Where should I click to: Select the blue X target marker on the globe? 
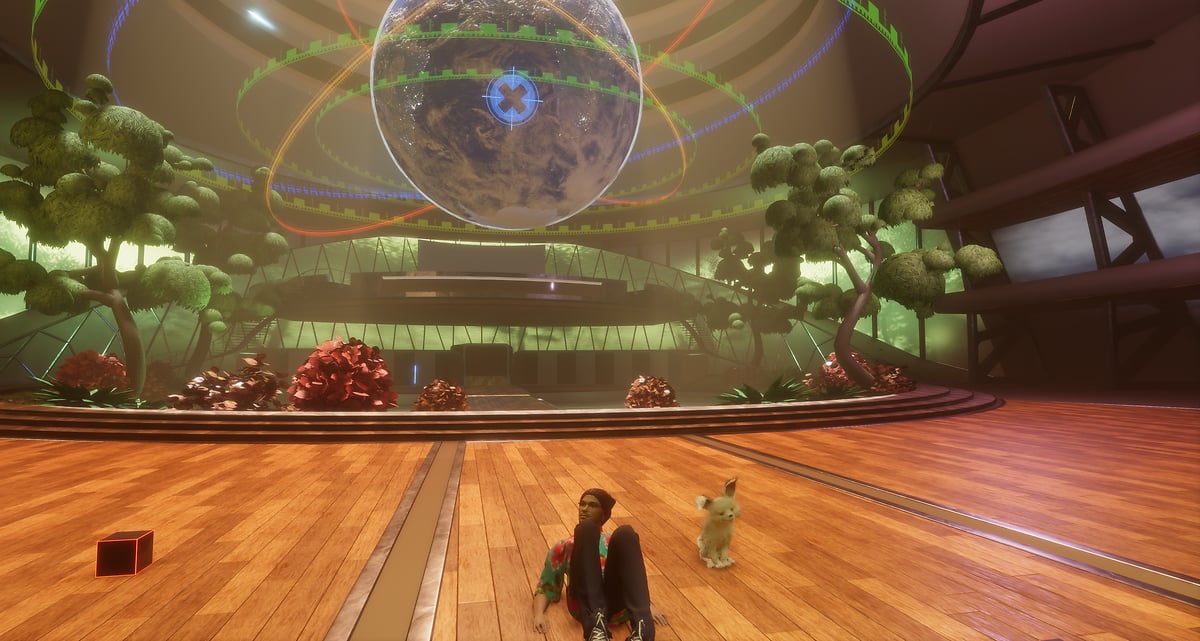(512, 98)
